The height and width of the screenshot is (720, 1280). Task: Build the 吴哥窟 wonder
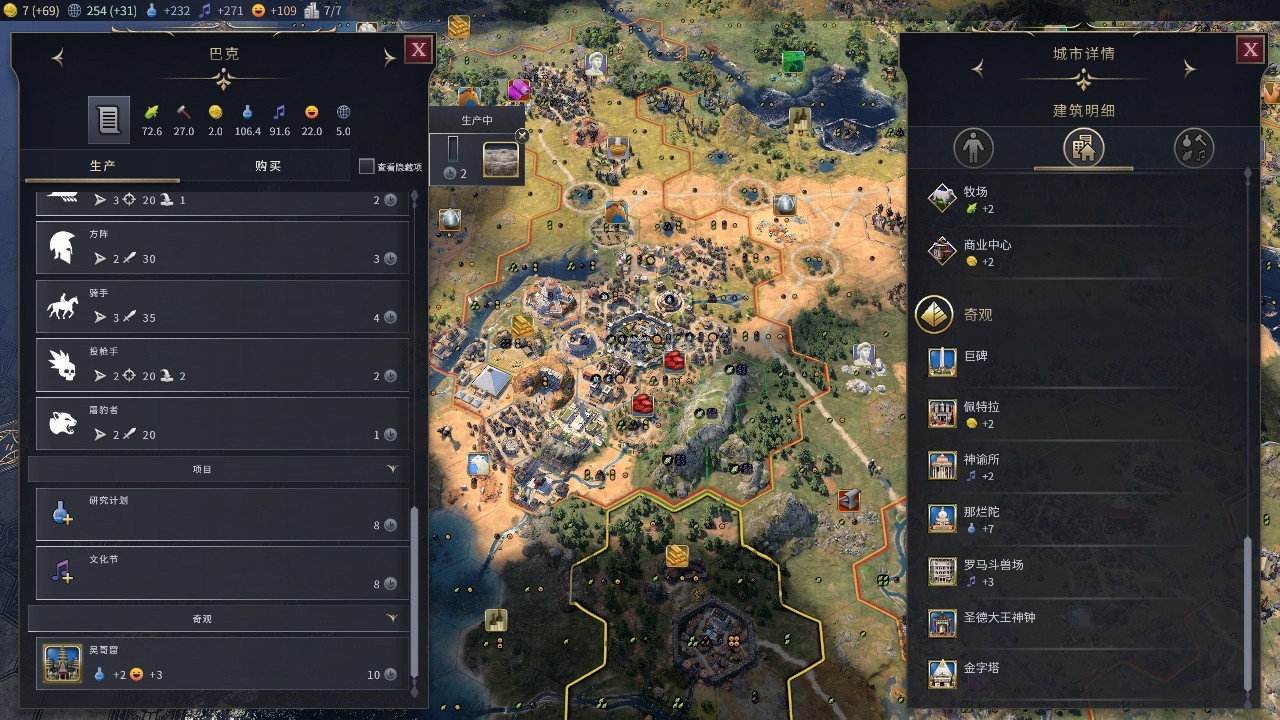[222, 663]
